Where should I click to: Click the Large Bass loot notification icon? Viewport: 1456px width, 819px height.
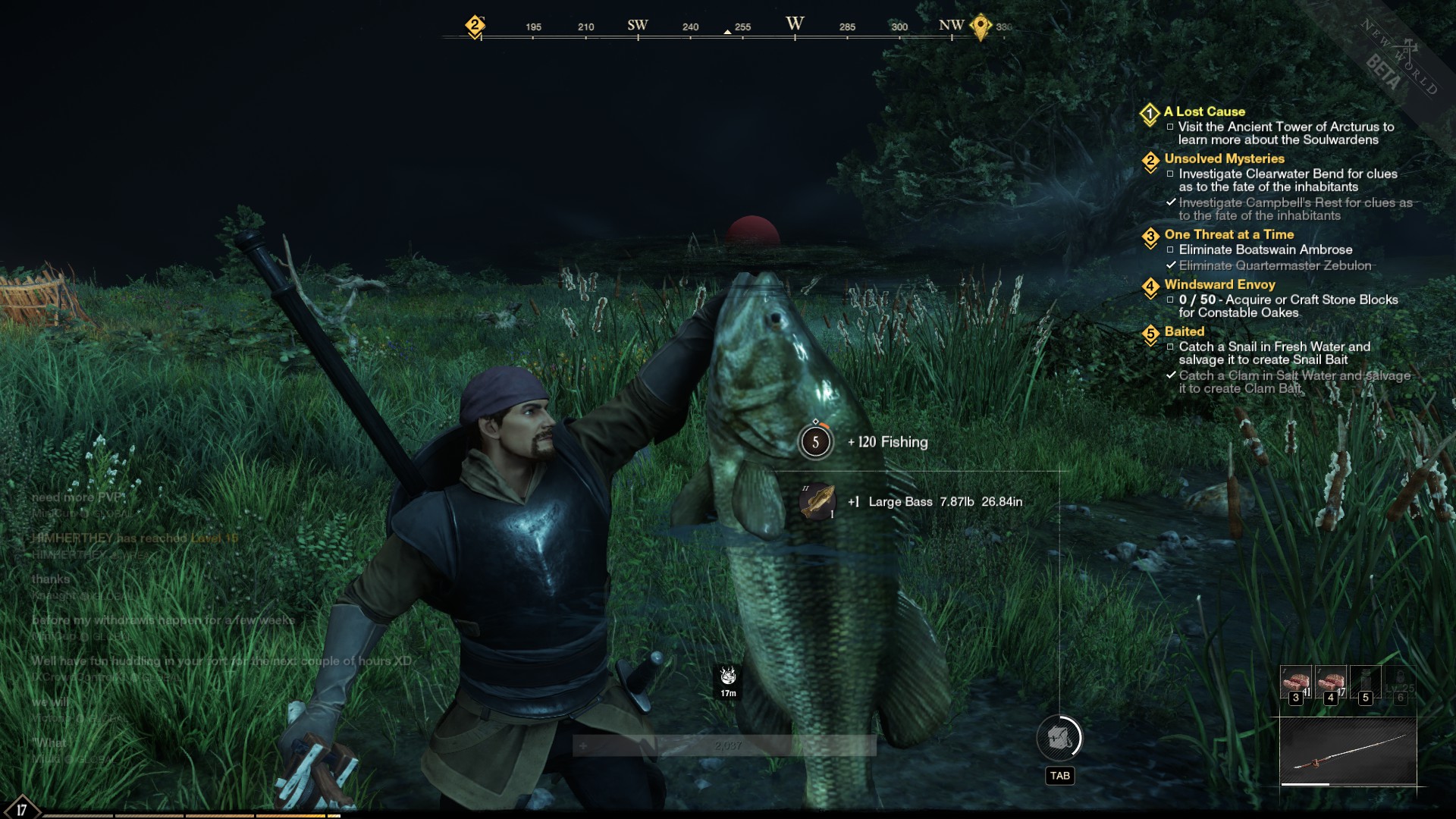click(x=817, y=501)
